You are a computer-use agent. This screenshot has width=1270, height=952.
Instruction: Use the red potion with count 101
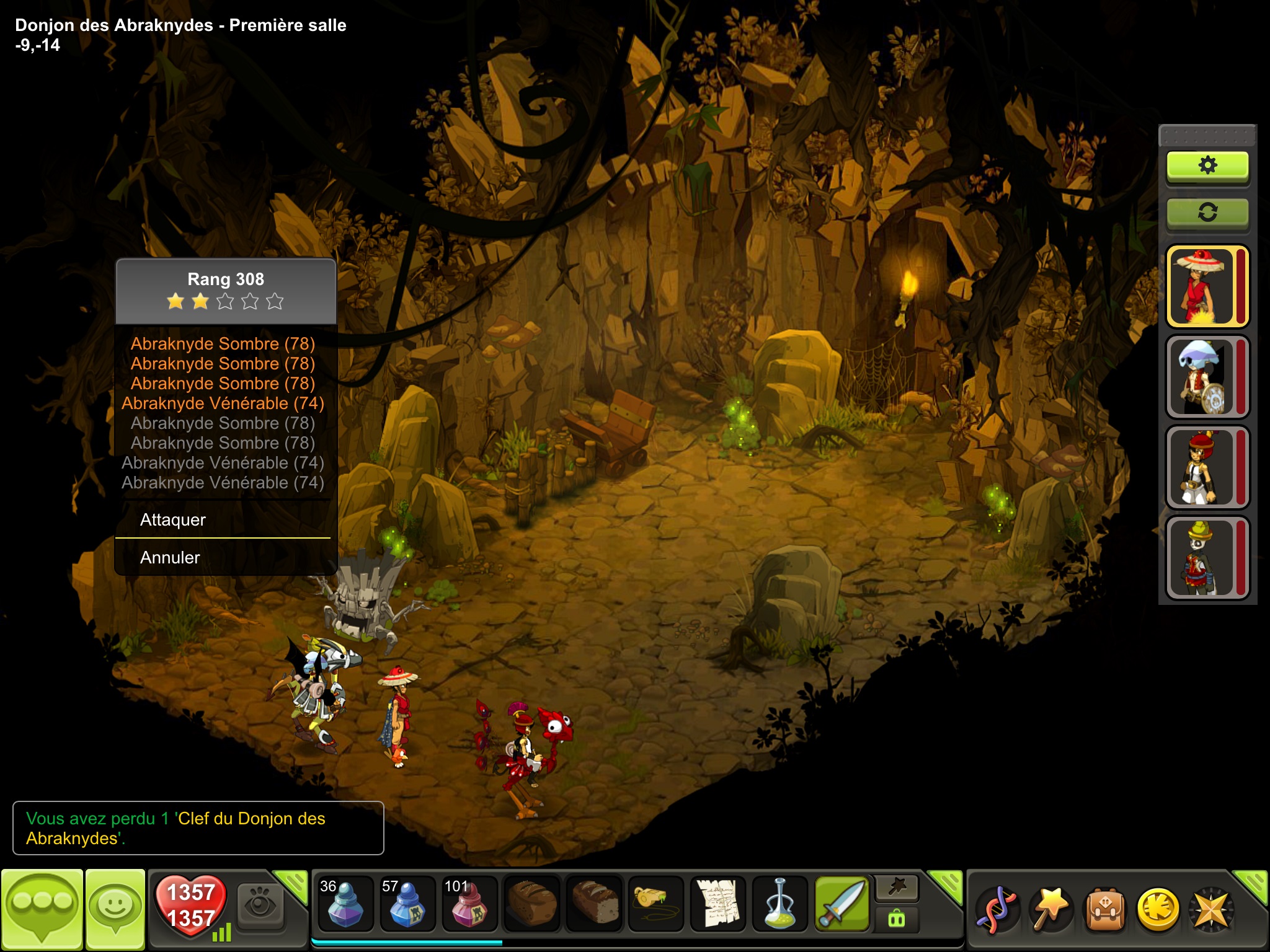[469, 904]
